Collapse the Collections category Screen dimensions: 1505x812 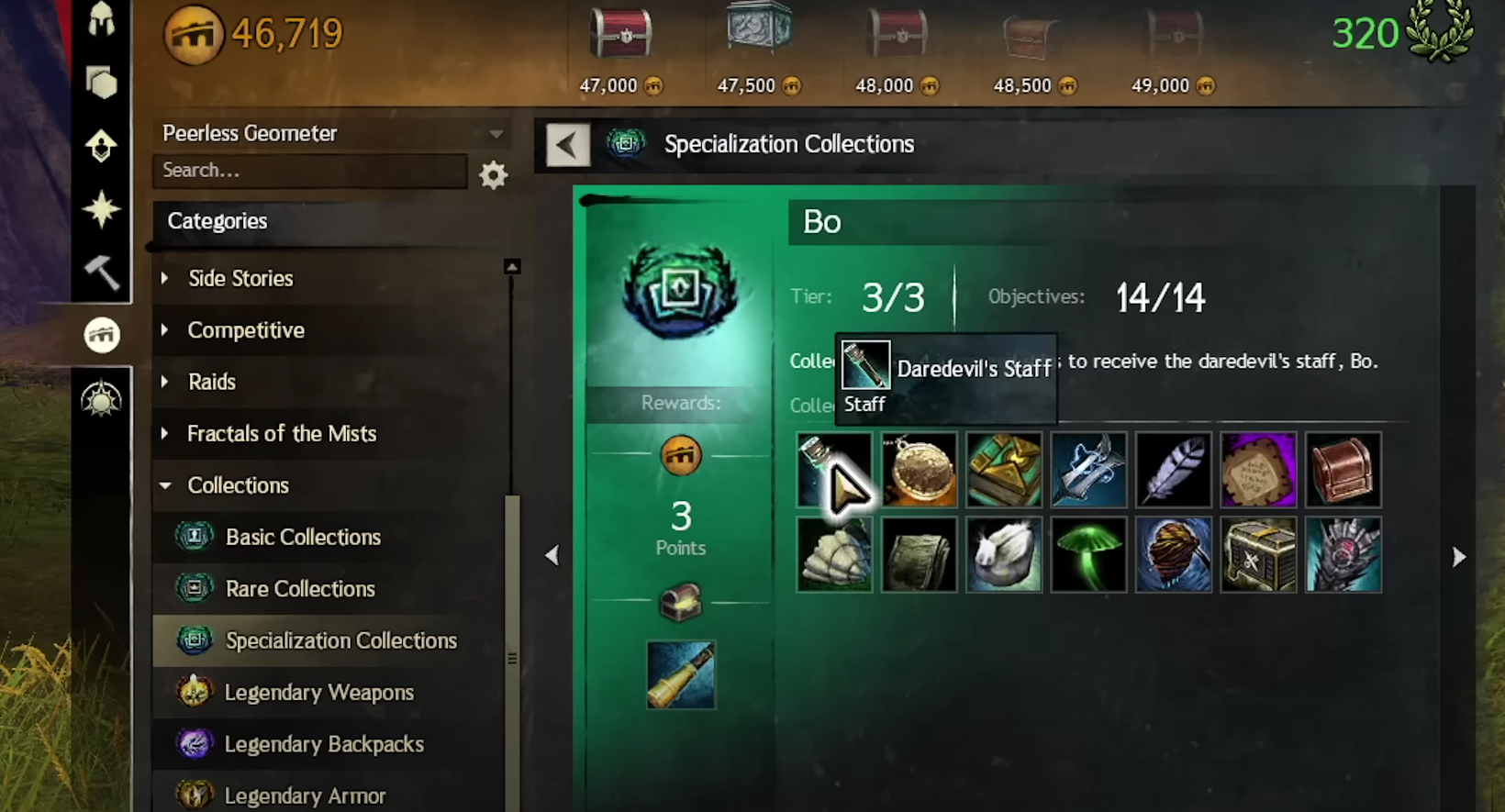click(238, 485)
